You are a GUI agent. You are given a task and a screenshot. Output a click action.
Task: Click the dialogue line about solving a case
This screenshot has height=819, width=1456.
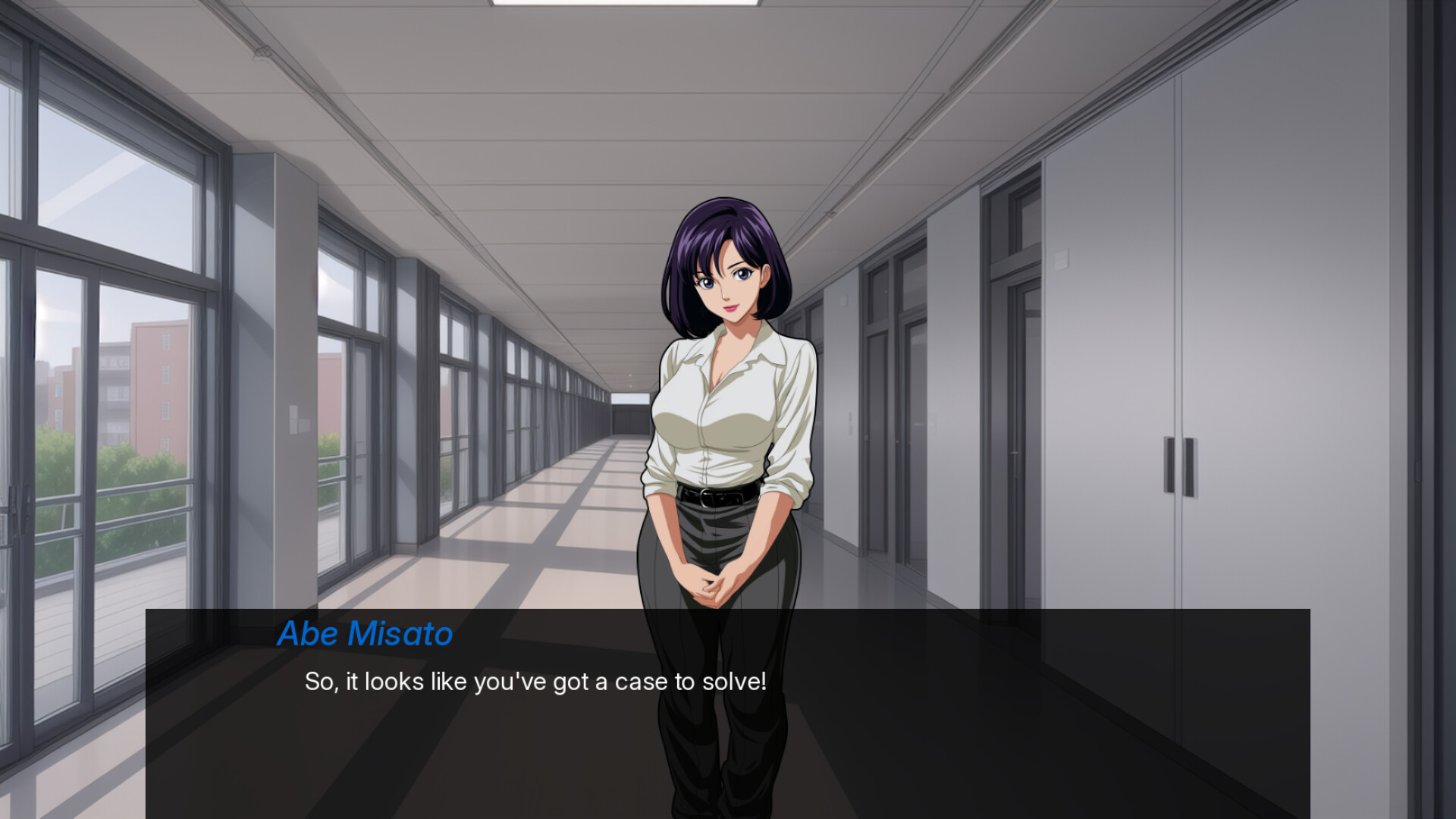(x=535, y=682)
